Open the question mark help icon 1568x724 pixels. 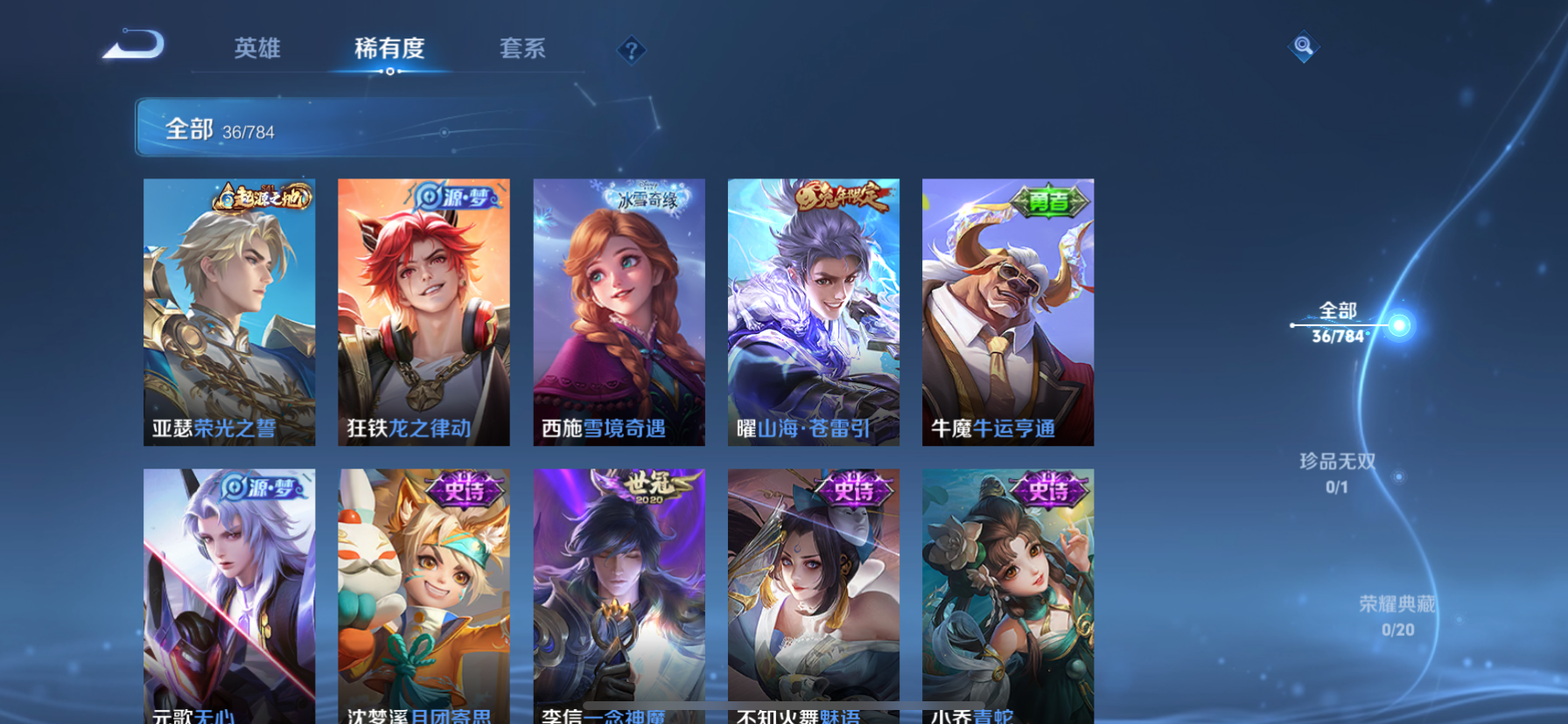(x=630, y=50)
